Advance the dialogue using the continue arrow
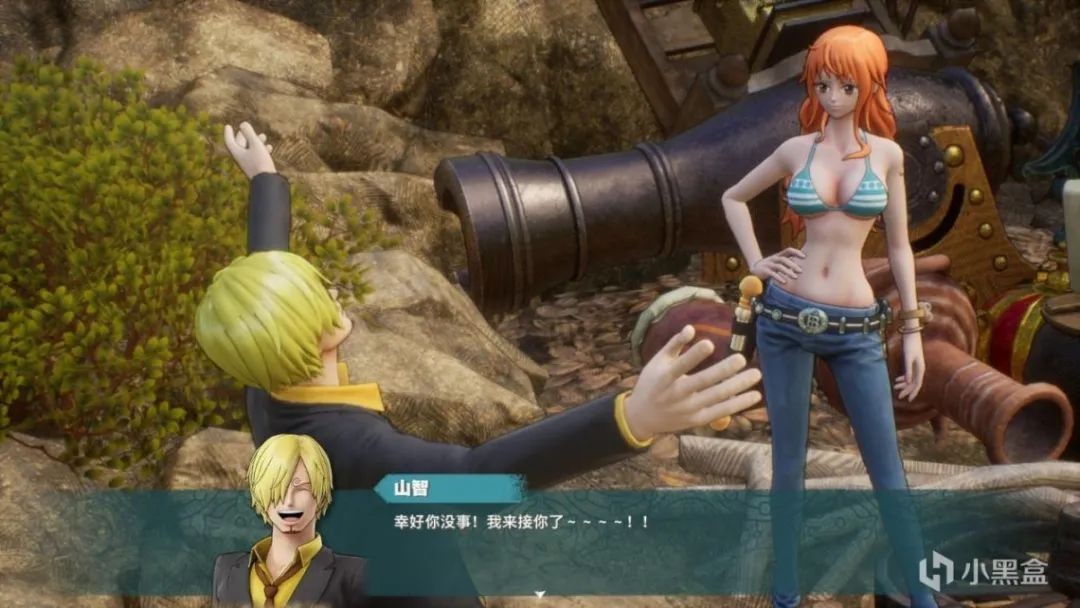The width and height of the screenshot is (1080, 608). [540, 596]
